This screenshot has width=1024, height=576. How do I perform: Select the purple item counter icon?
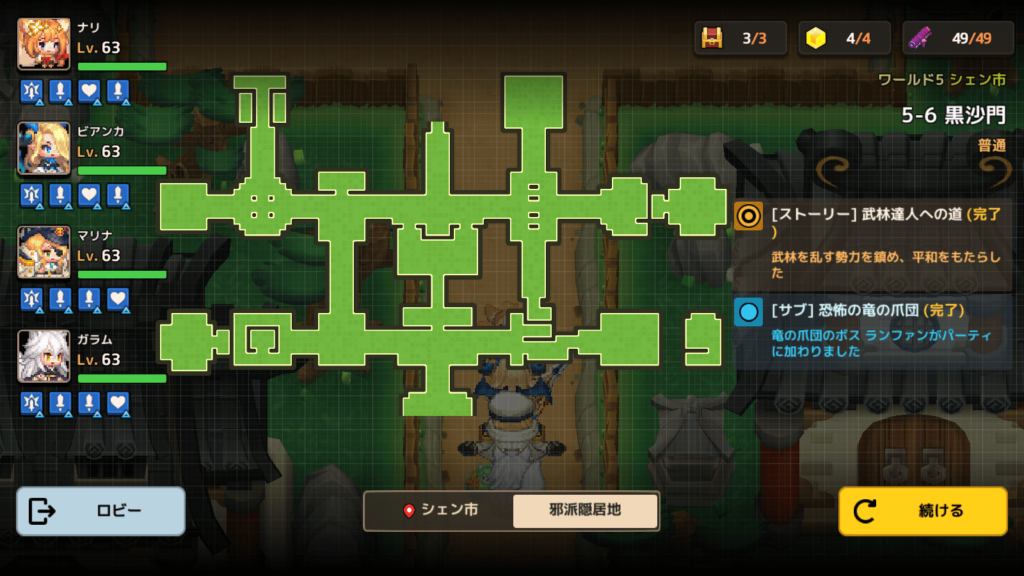[921, 38]
